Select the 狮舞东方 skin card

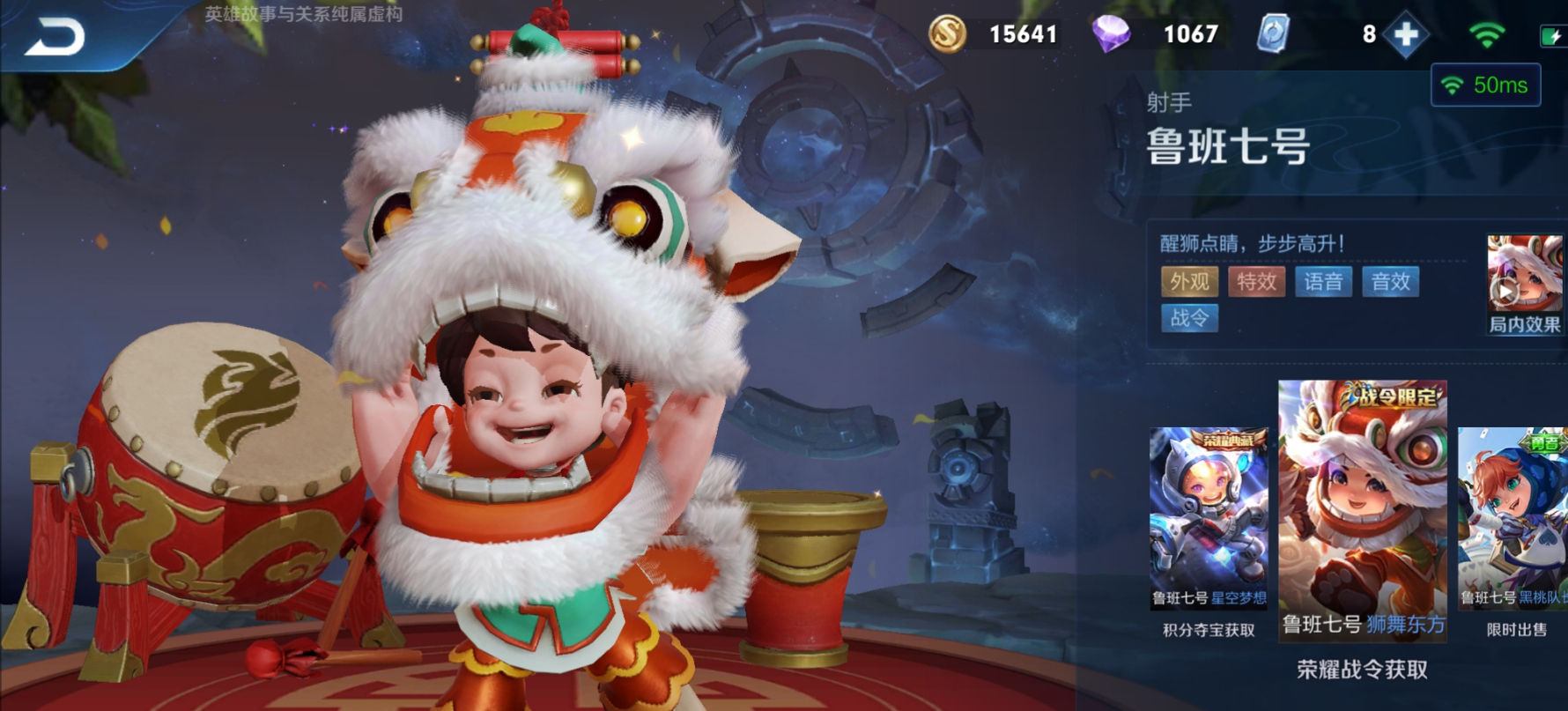point(1362,511)
